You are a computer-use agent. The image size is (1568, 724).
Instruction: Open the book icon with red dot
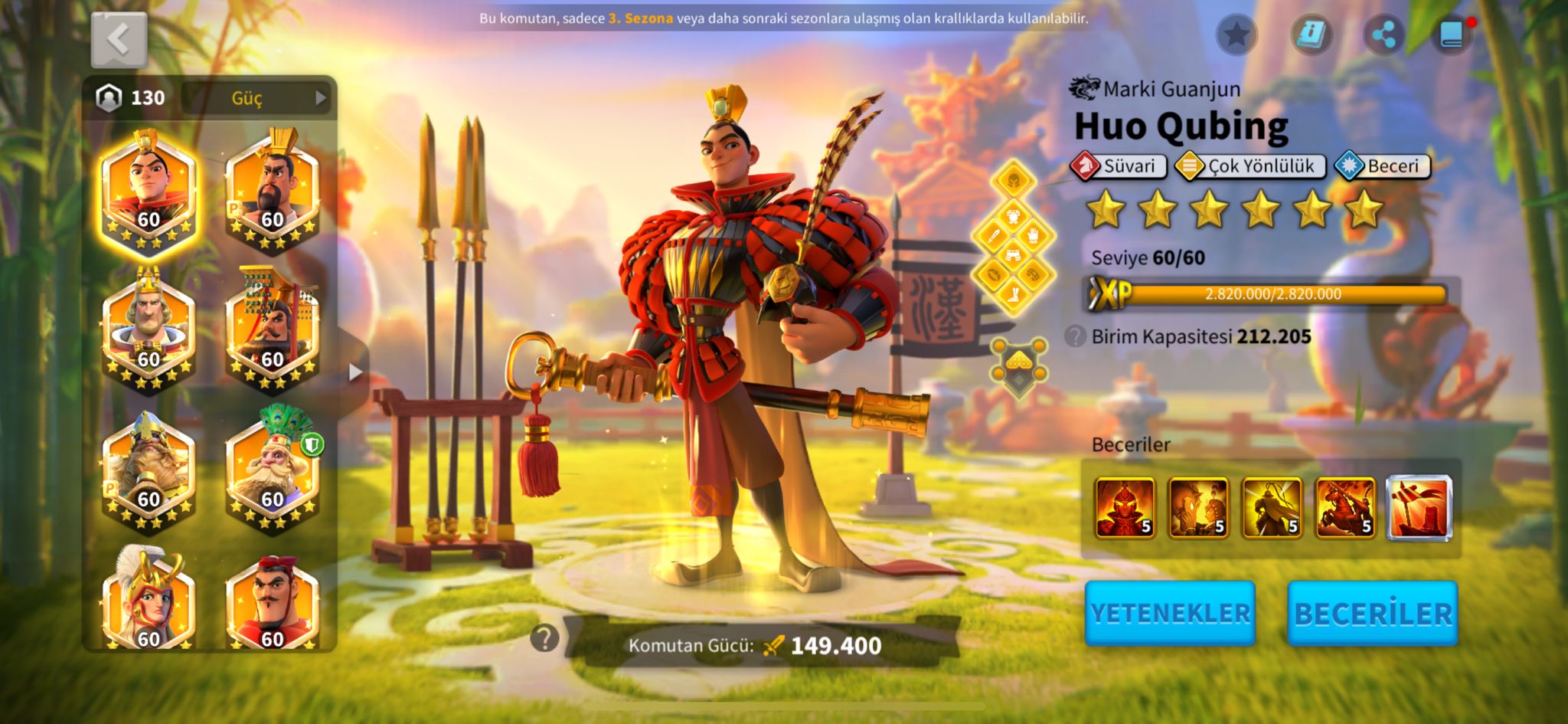[x=1452, y=34]
